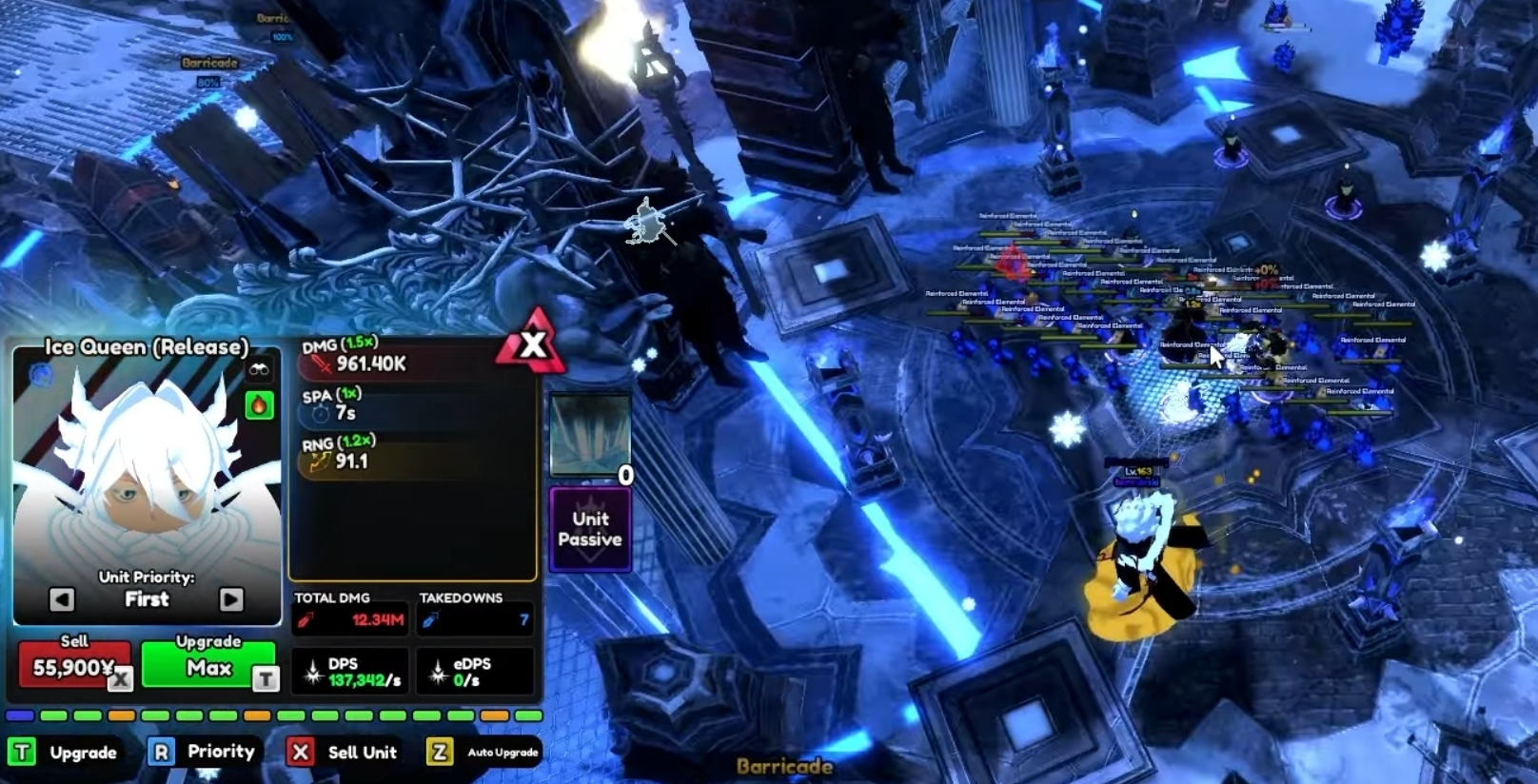Select the SPA timer icon
Image resolution: width=1538 pixels, height=784 pixels.
319,412
